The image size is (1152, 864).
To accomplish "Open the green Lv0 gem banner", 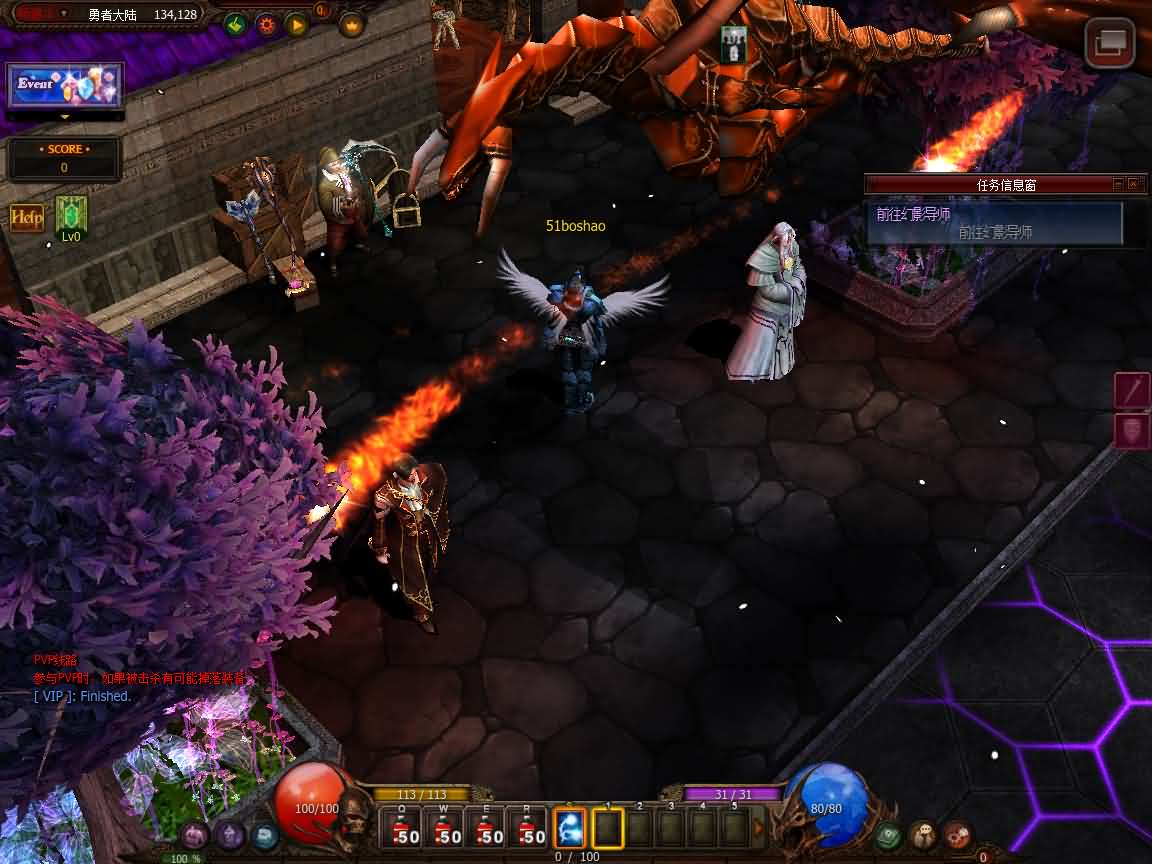I will tap(71, 216).
